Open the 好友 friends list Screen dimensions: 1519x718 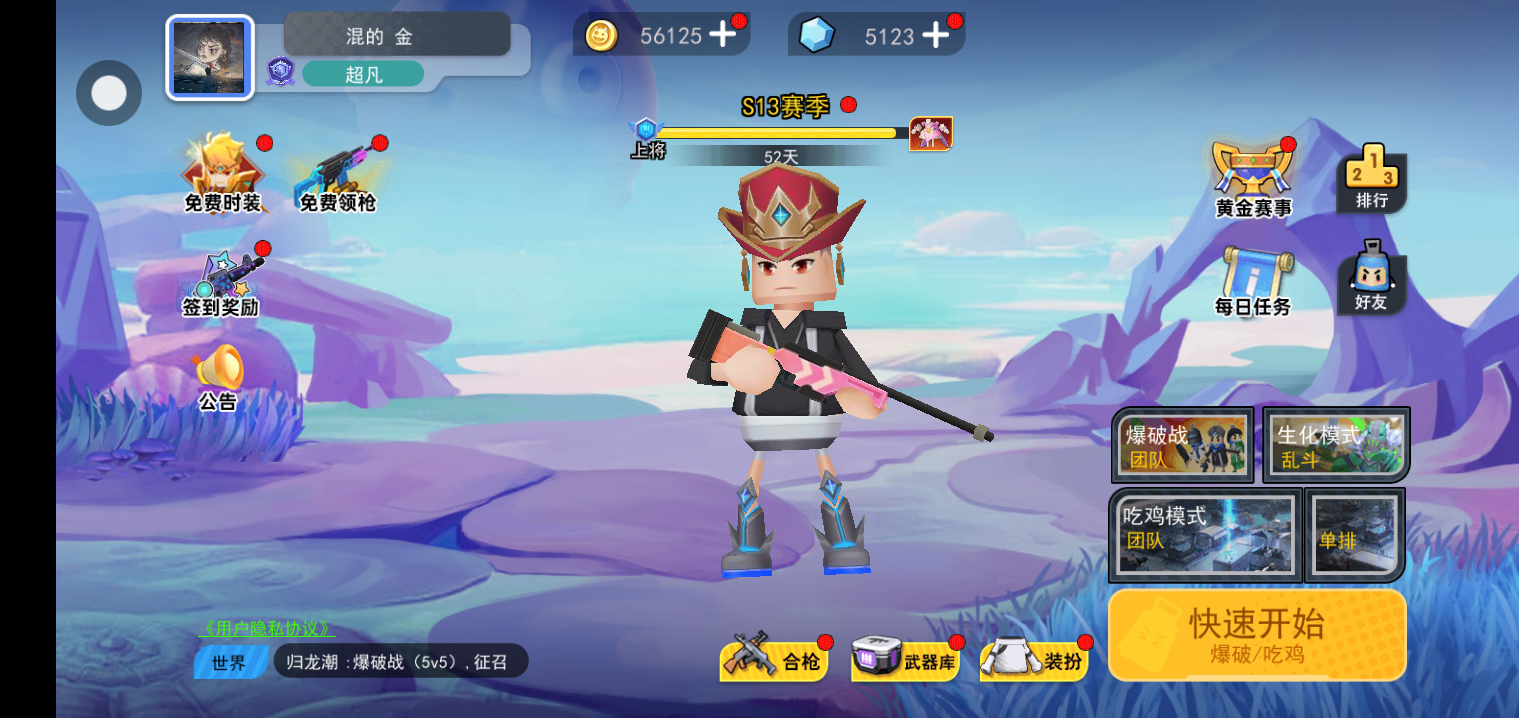(x=1371, y=279)
